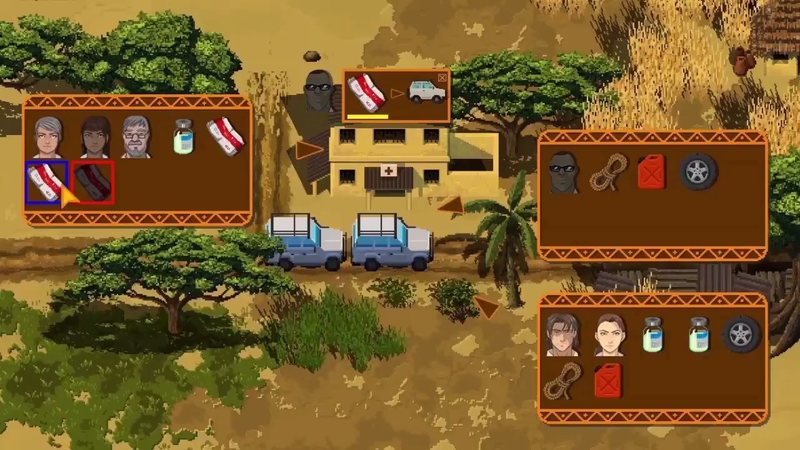Select the fuel can between rope and tire
Screen dimensions: 800x450
(x=652, y=172)
